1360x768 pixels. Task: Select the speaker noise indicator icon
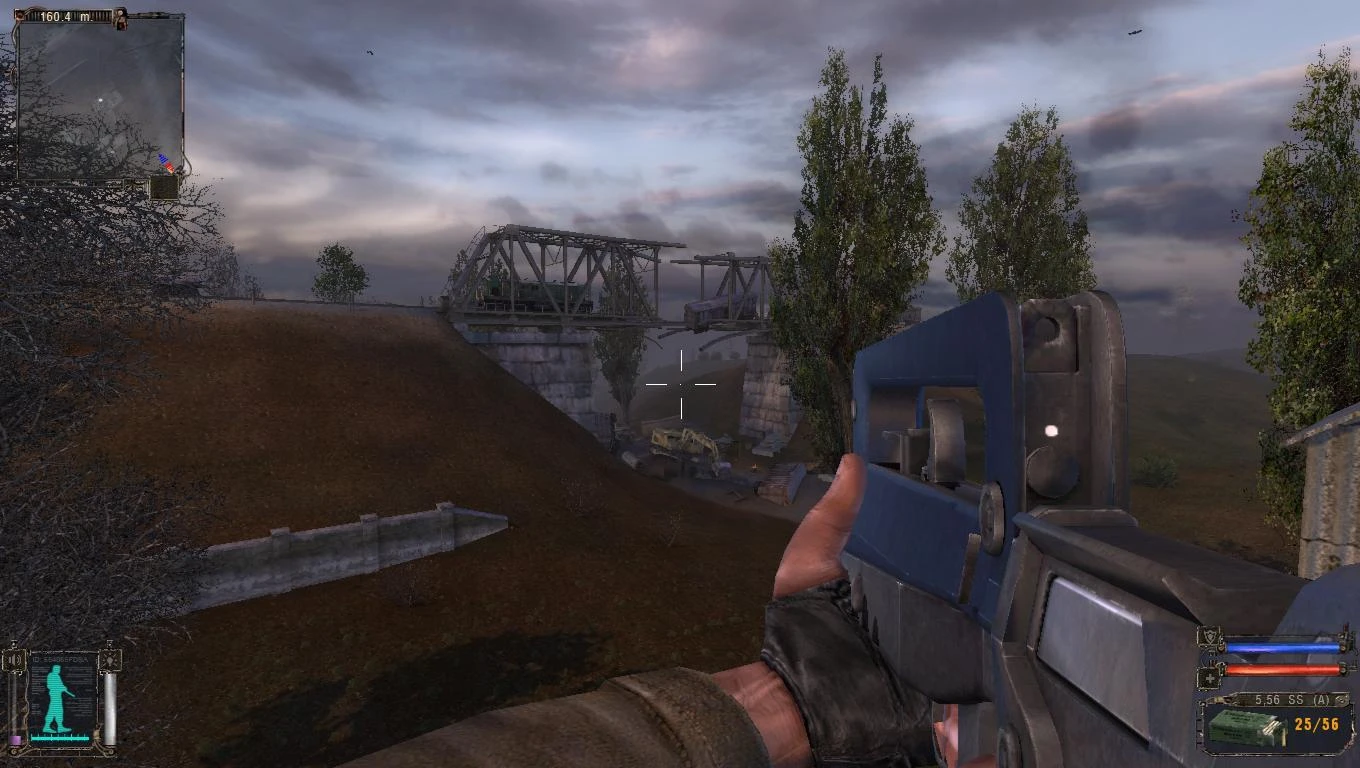(x=13, y=659)
